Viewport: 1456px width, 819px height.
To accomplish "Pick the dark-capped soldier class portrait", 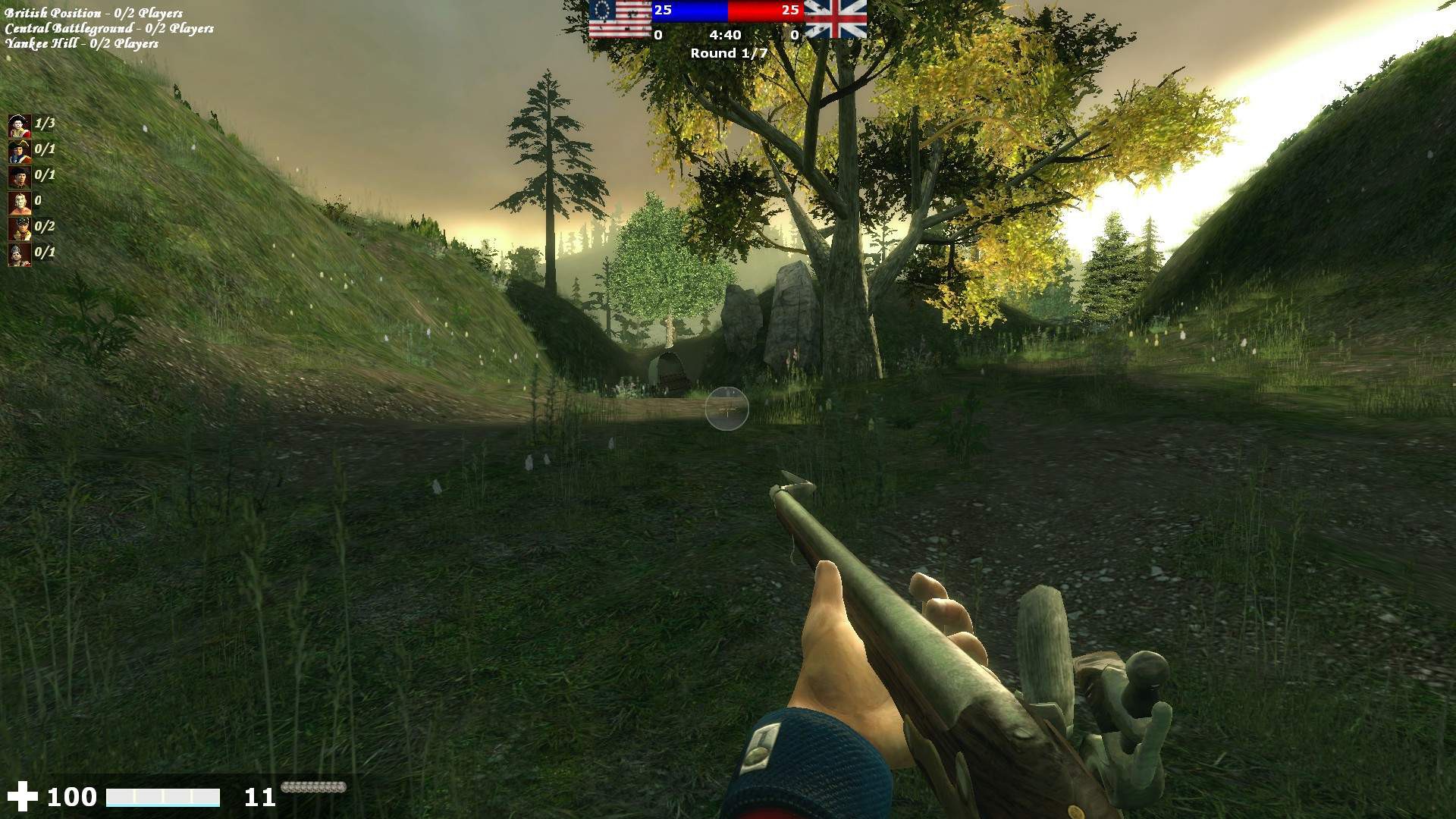I will coord(20,176).
